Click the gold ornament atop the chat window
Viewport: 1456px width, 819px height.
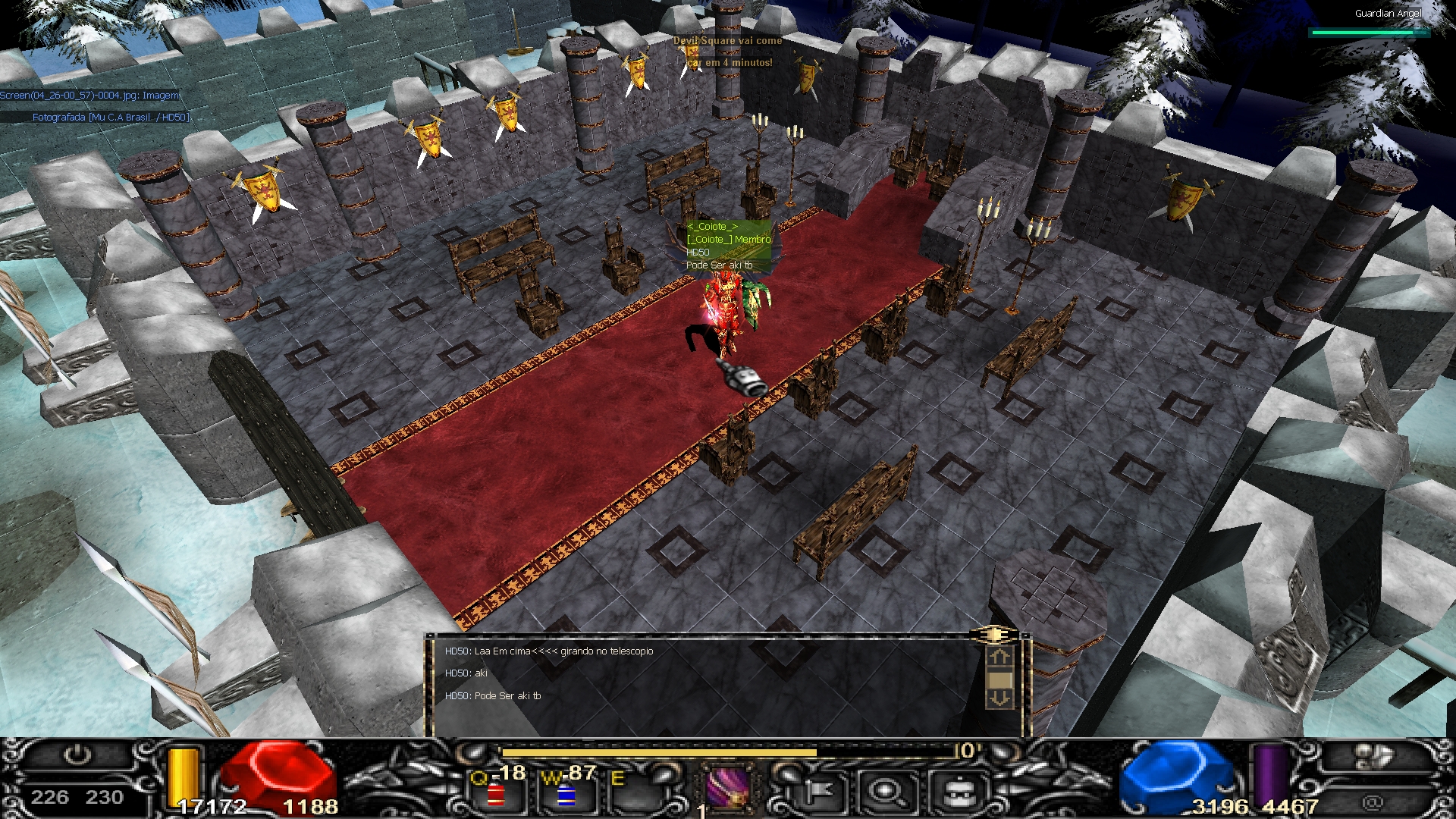coord(993,633)
